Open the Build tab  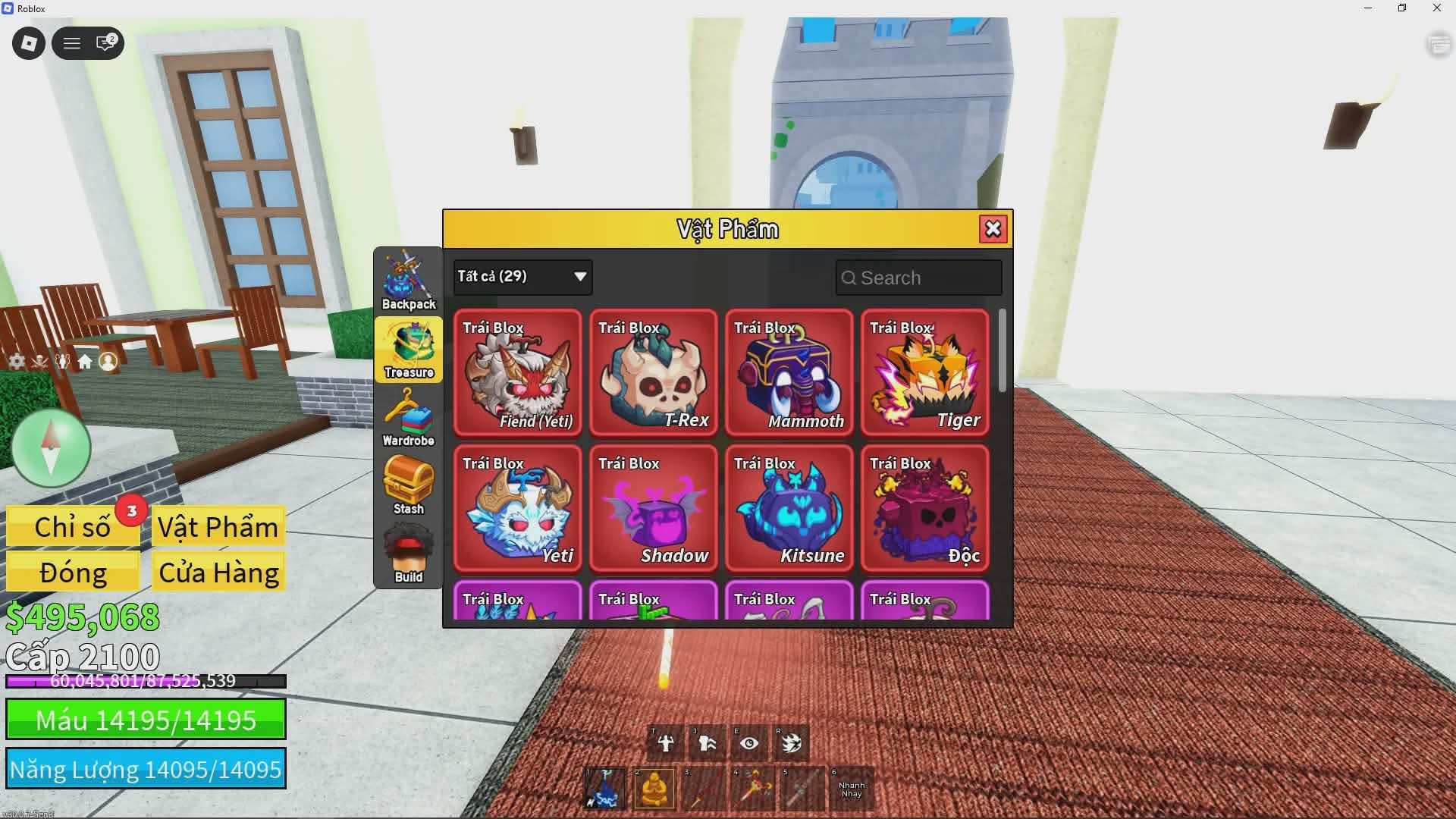tap(409, 554)
